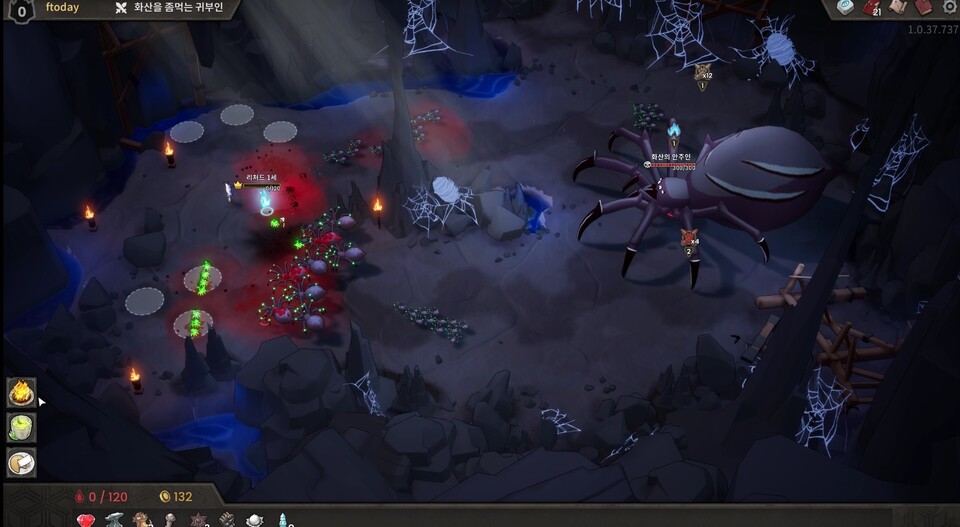Use the green drink cup item
The height and width of the screenshot is (527, 960).
pyautogui.click(x=21, y=427)
